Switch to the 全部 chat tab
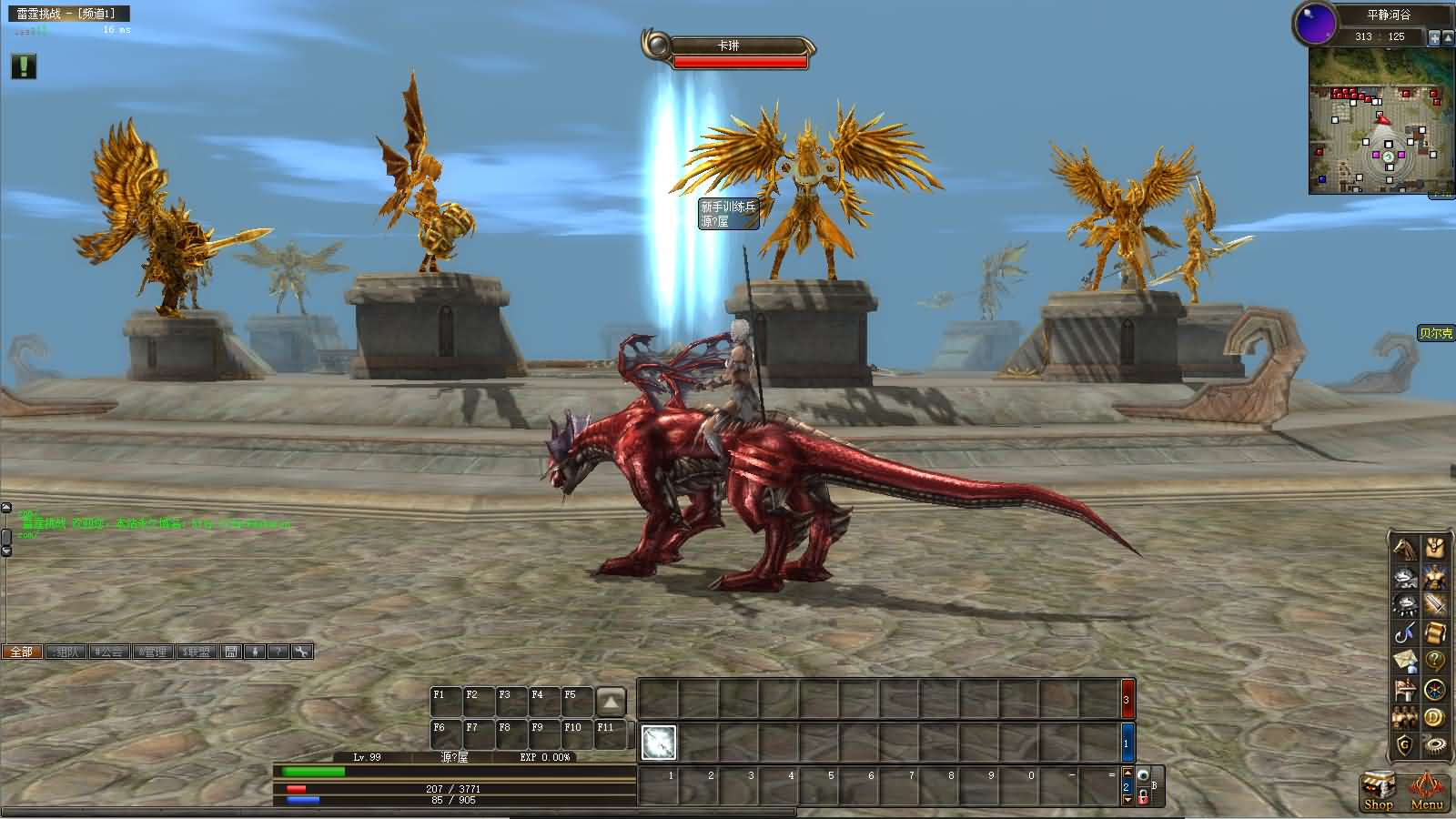 click(x=22, y=652)
